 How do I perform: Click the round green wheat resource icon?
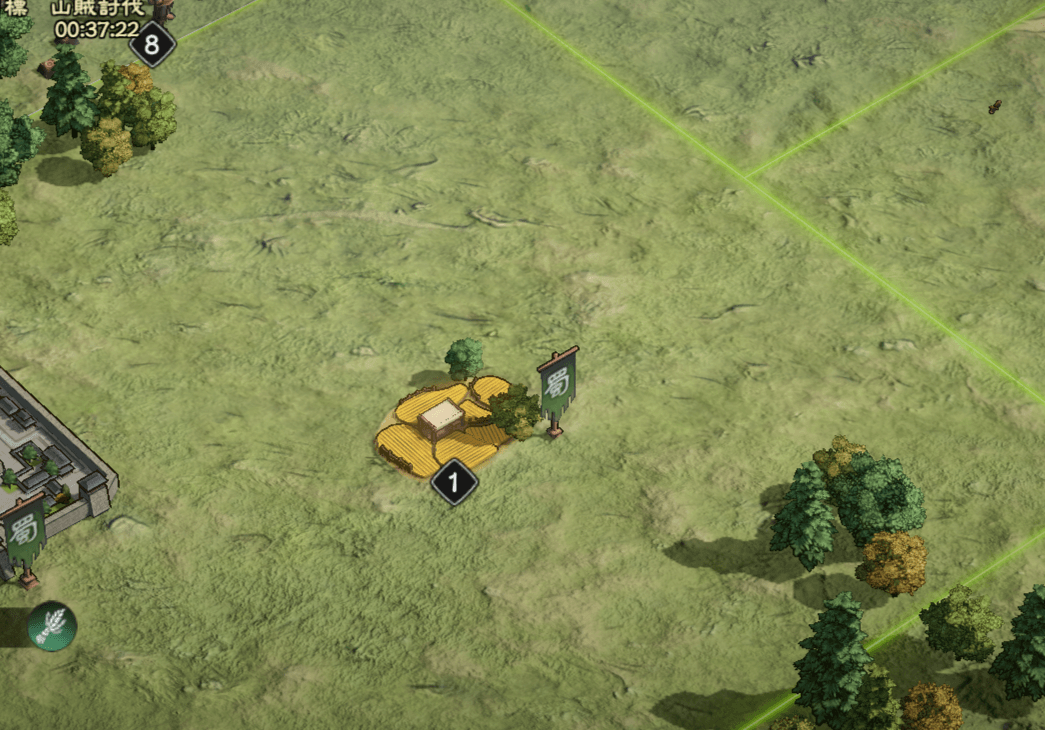click(52, 626)
